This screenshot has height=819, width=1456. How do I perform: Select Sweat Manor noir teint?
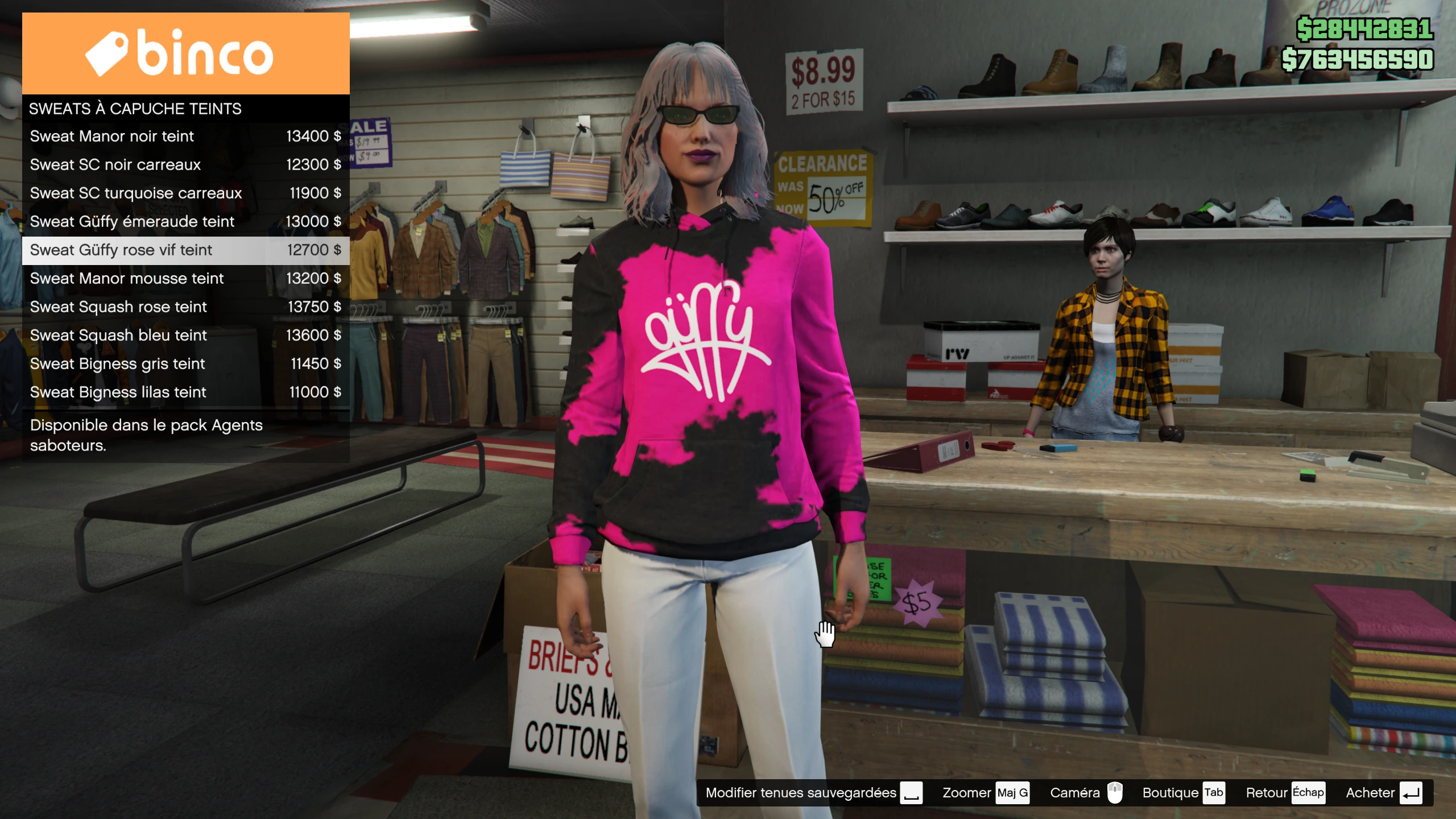(185, 136)
